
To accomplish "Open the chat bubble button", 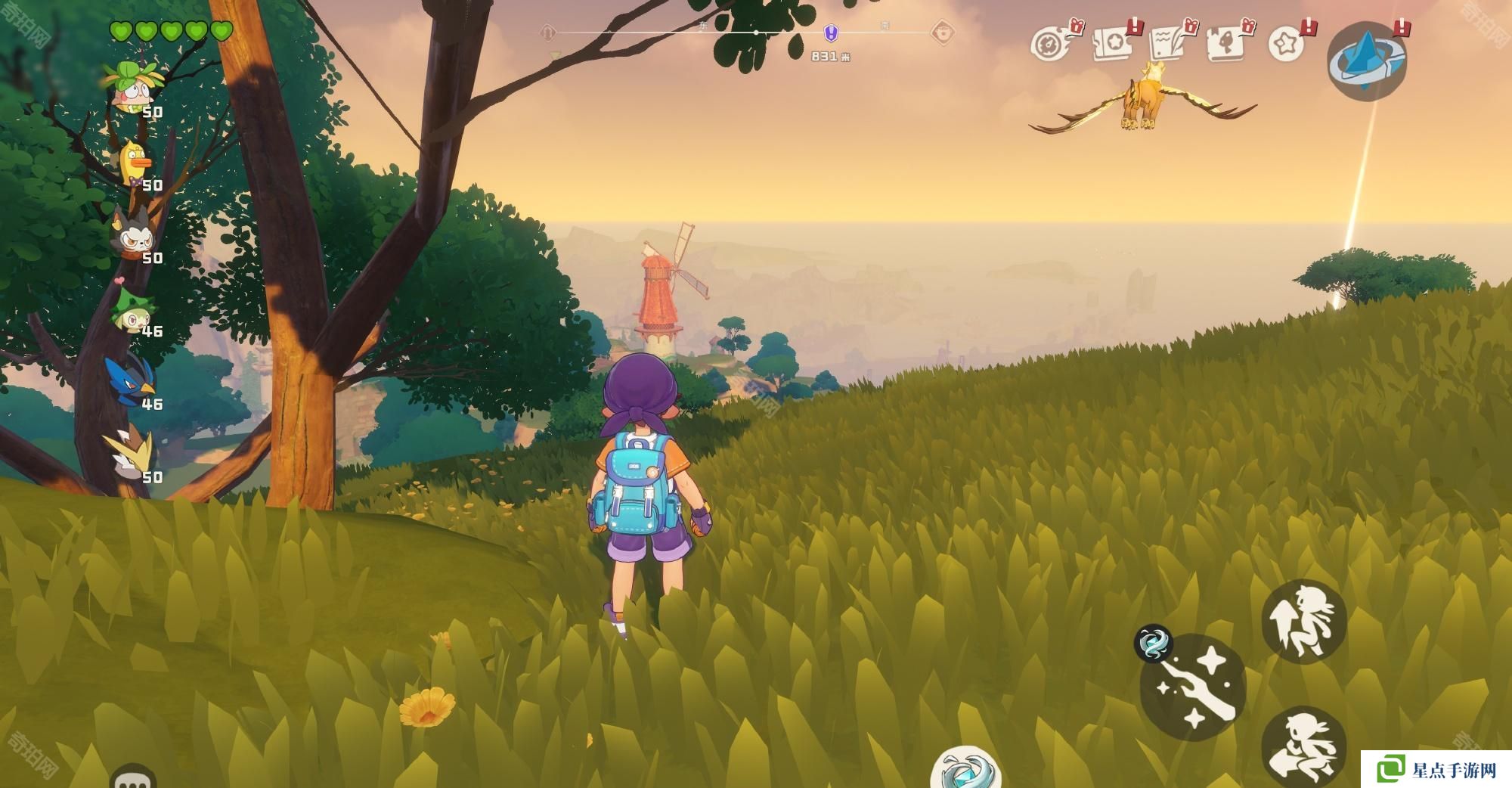I will (x=133, y=777).
